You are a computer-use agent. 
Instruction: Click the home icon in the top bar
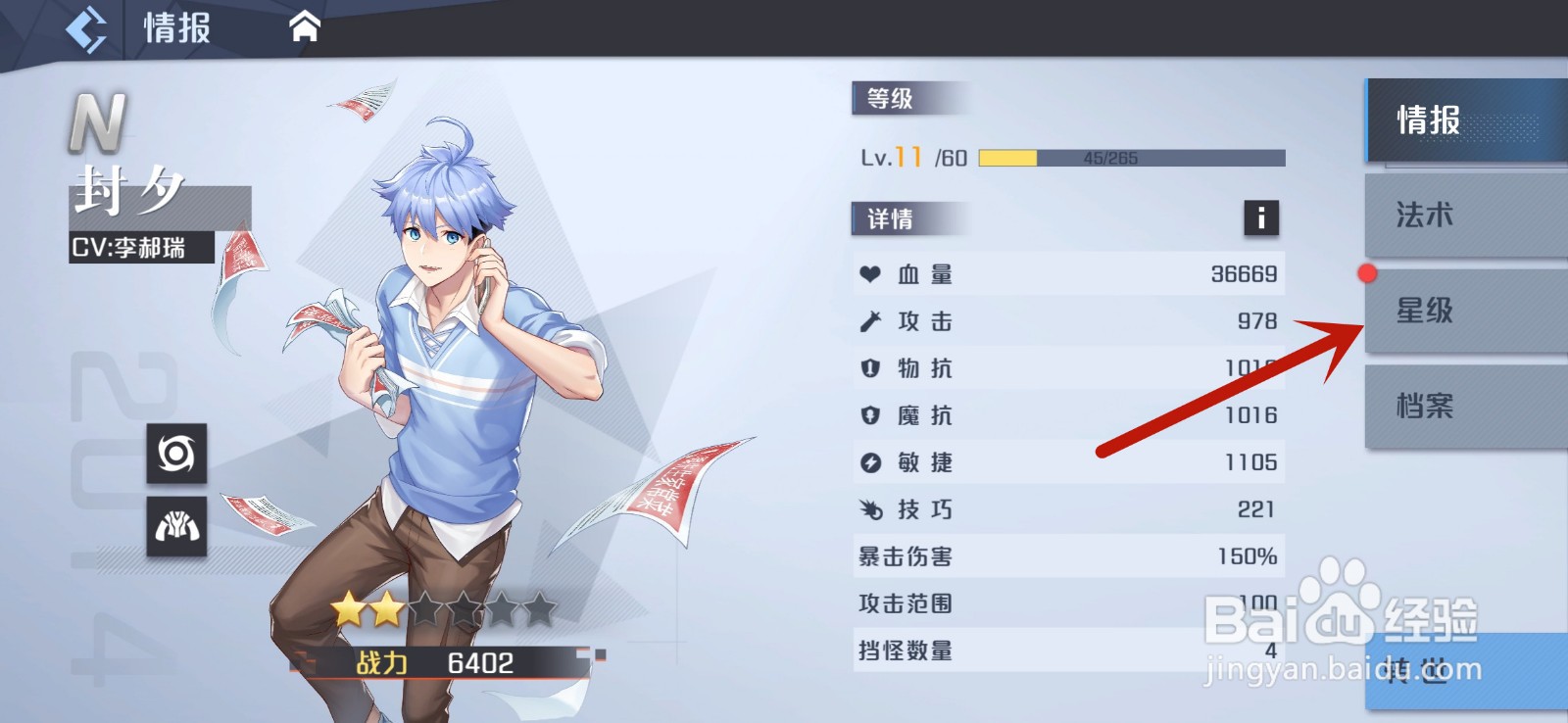(304, 26)
